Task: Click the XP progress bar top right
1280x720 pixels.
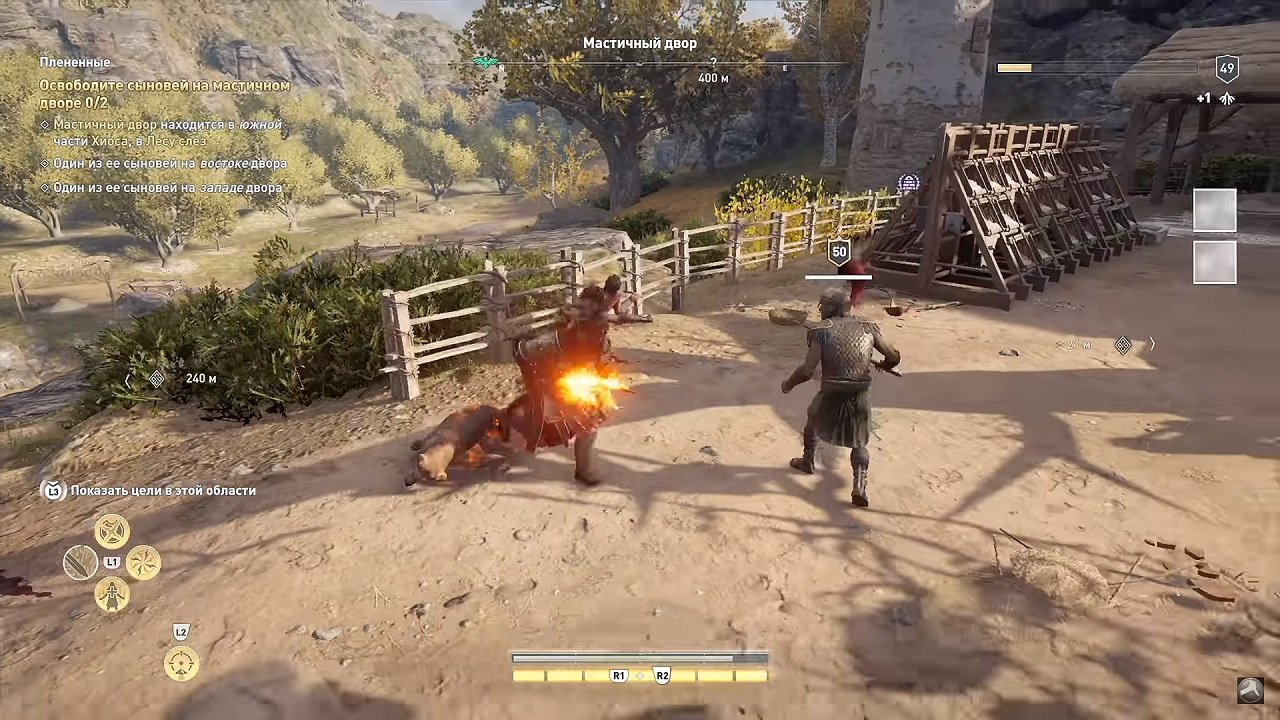Action: pyautogui.click(x=1097, y=68)
